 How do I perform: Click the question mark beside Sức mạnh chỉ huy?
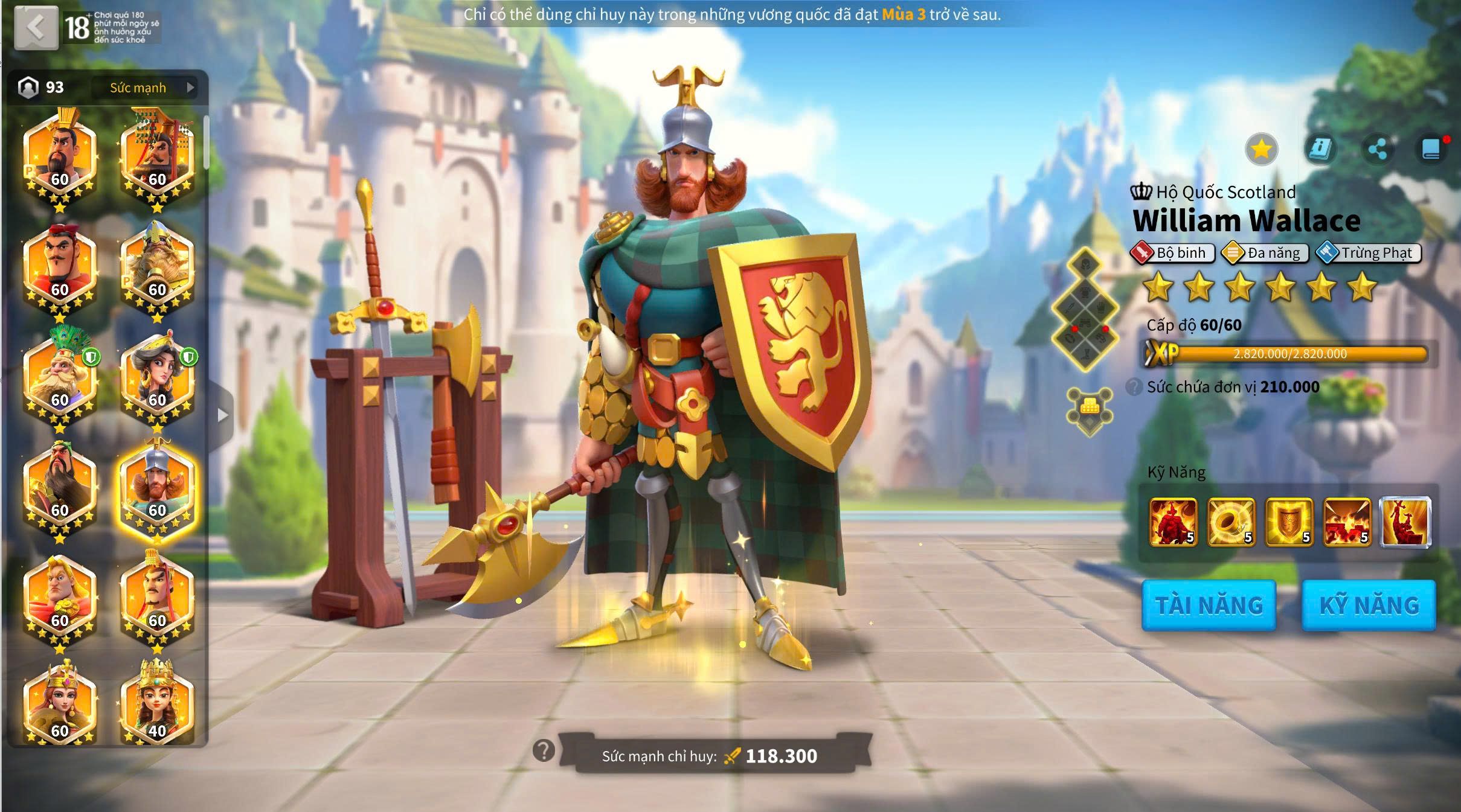(x=544, y=751)
